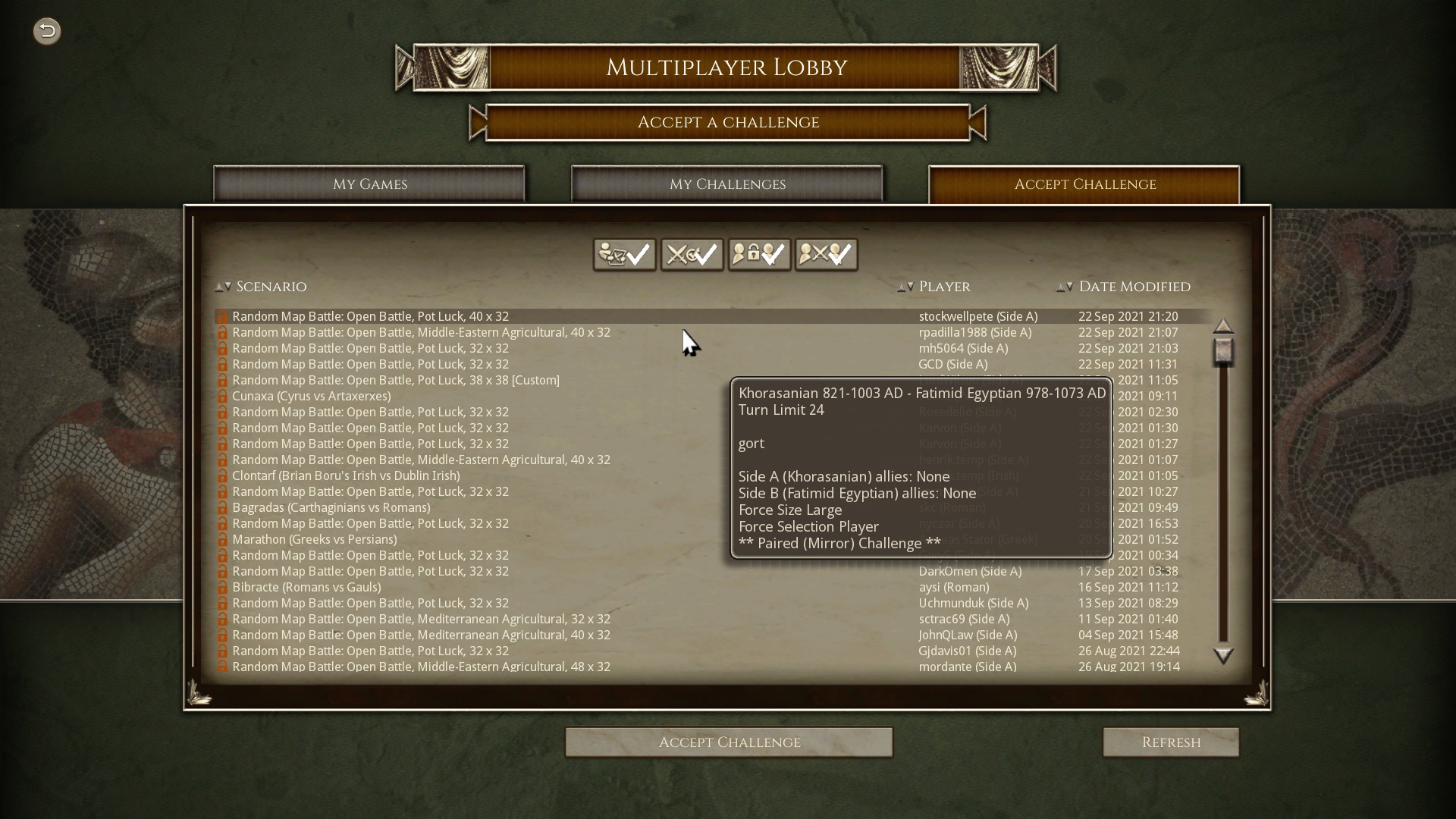Switch to the My Games tab
This screenshot has height=819, width=1456.
point(370,184)
